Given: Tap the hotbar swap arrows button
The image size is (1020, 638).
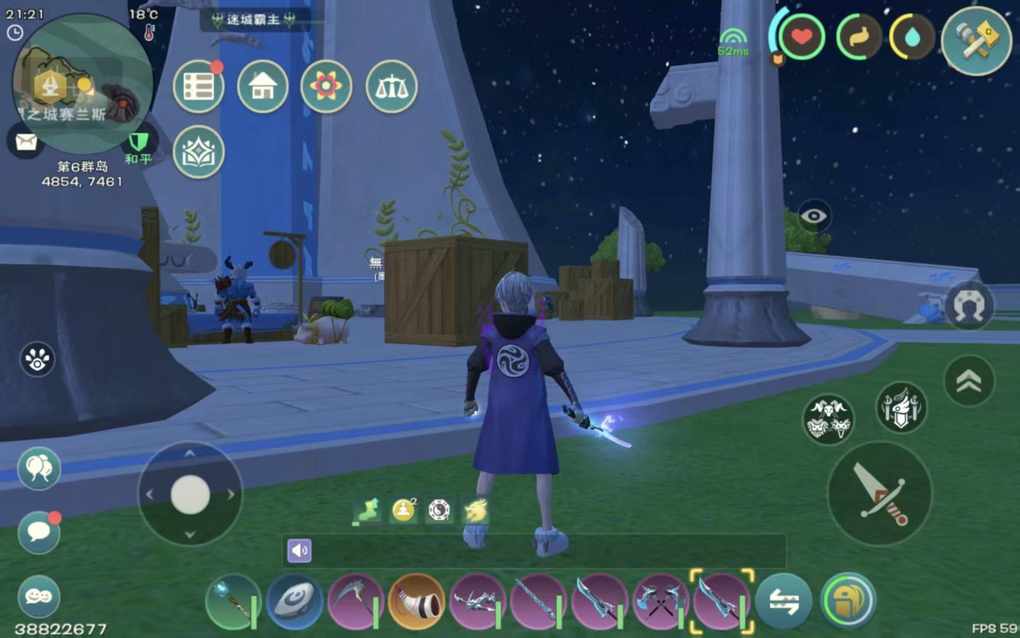Looking at the screenshot, I should click(783, 601).
